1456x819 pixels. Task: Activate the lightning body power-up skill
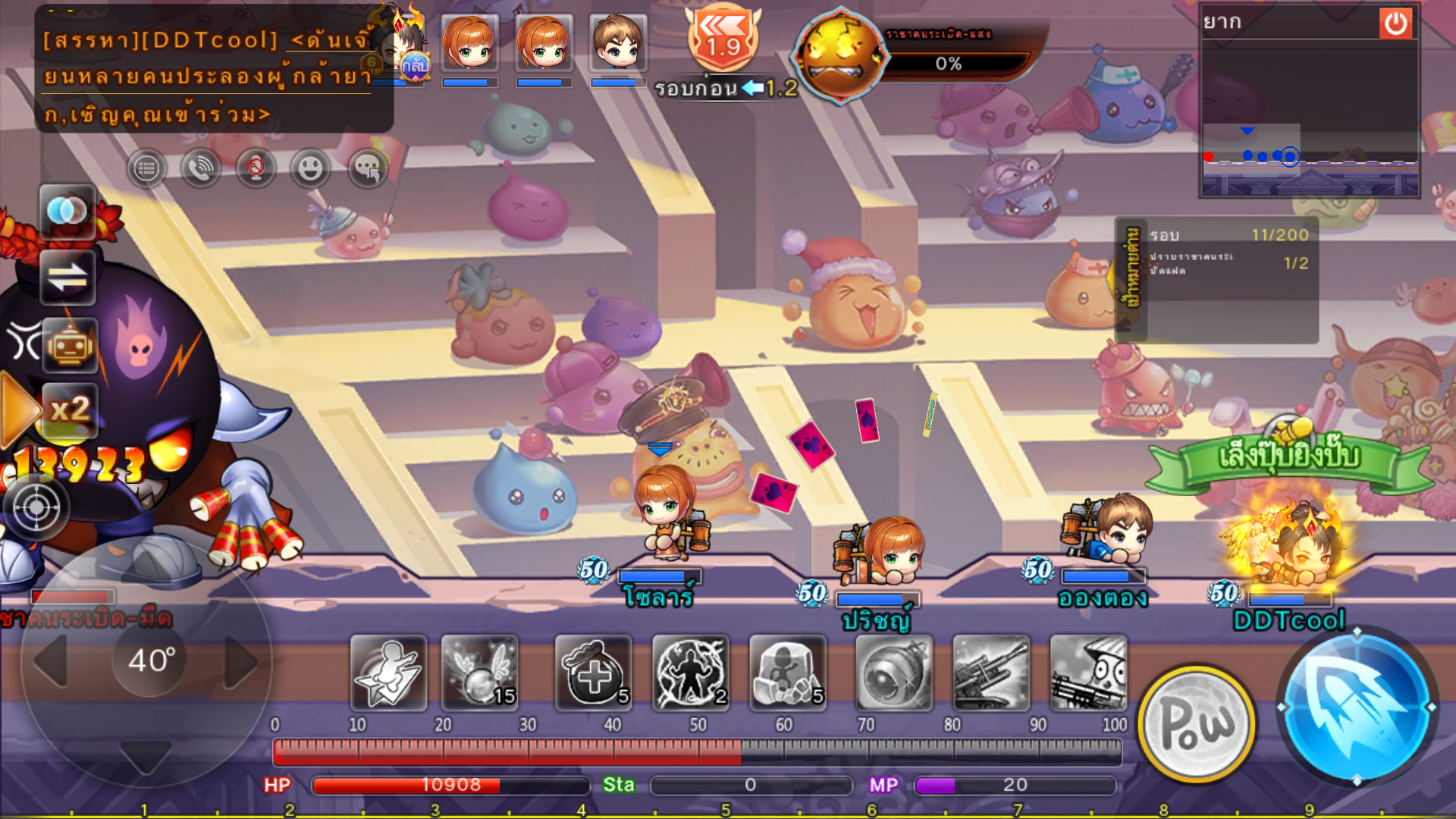[x=690, y=673]
